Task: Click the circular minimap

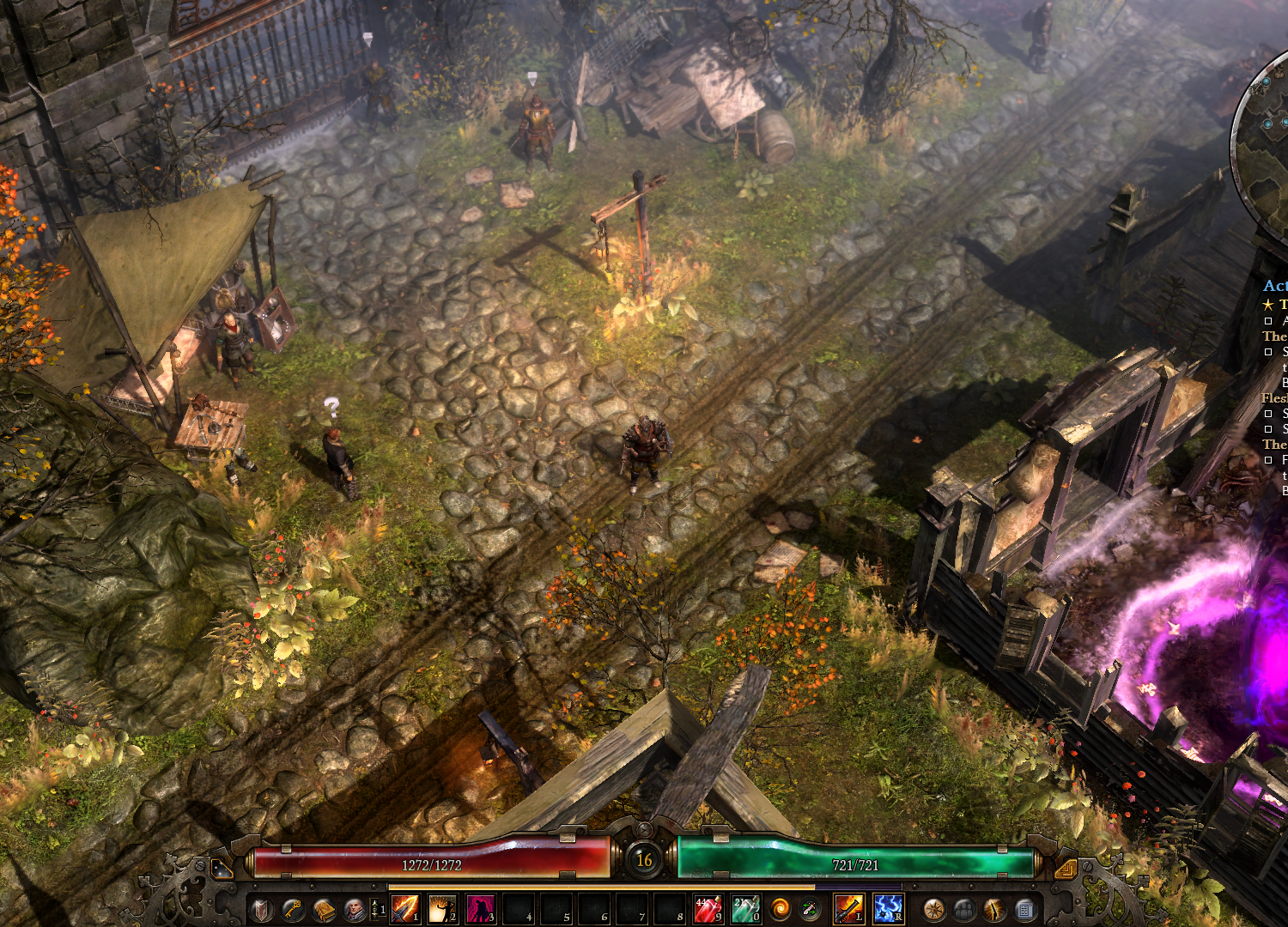Action: (1267, 146)
